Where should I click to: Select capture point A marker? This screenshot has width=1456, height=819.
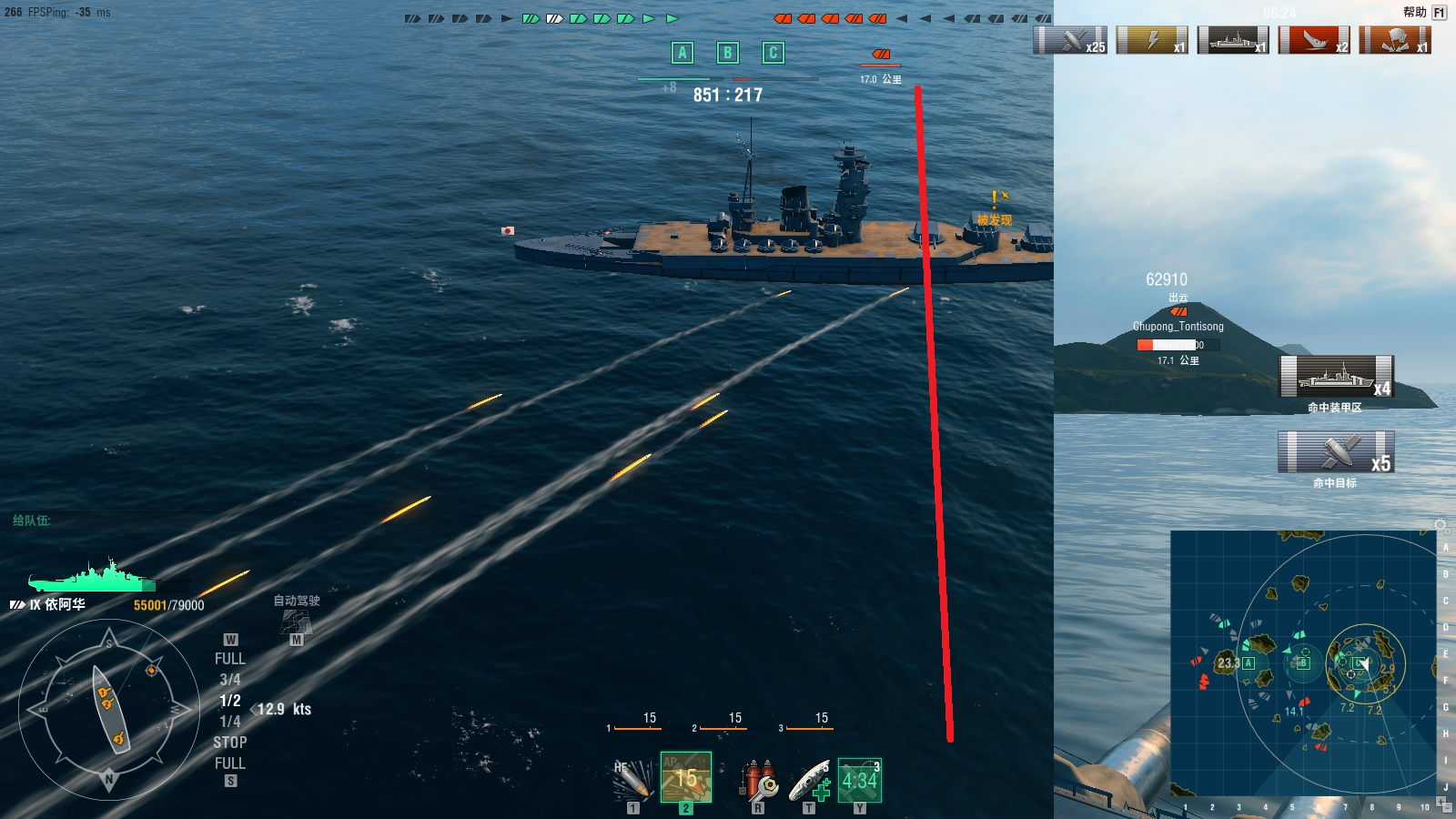tap(682, 53)
